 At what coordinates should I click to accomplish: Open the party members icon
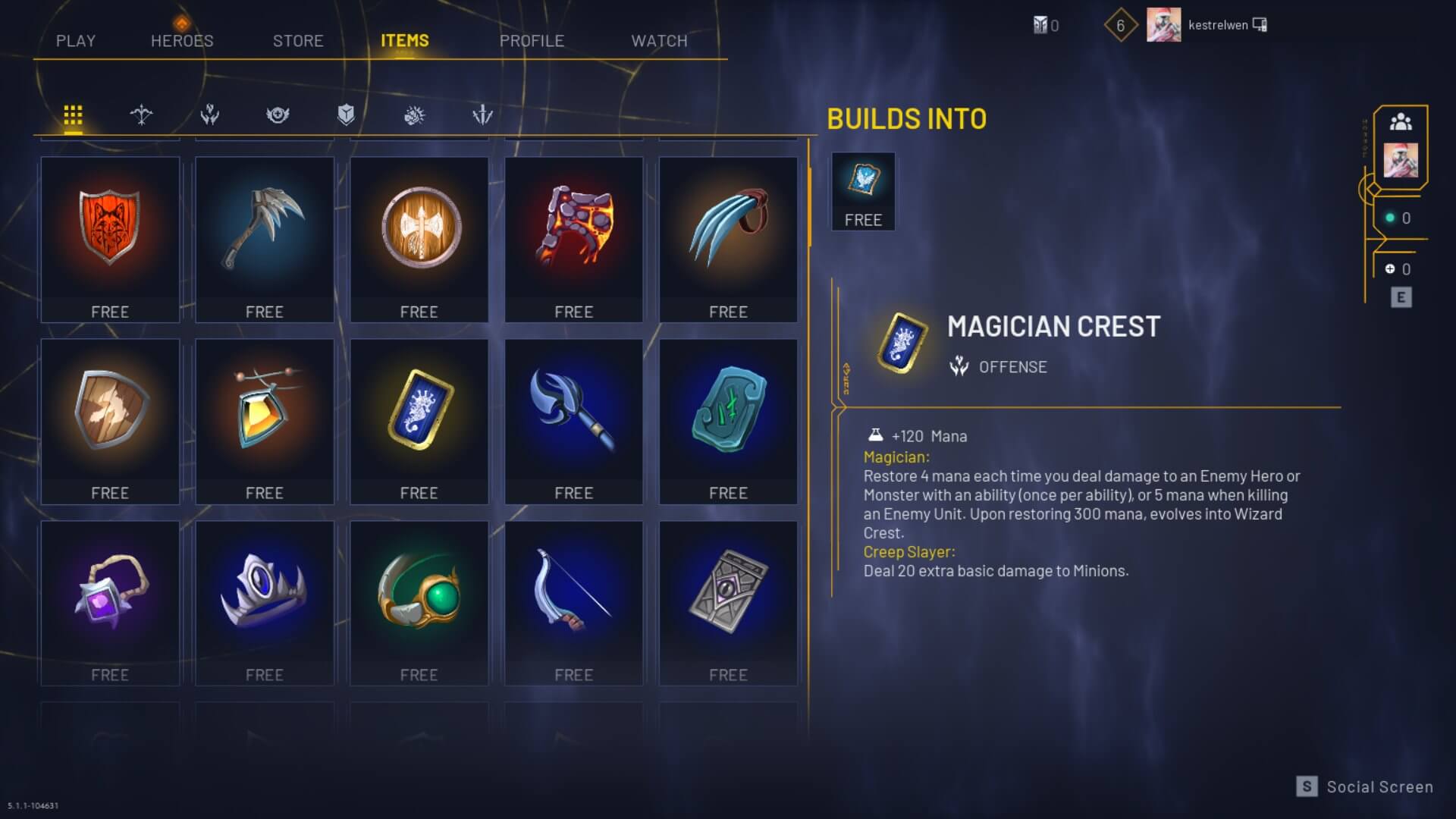(x=1401, y=122)
